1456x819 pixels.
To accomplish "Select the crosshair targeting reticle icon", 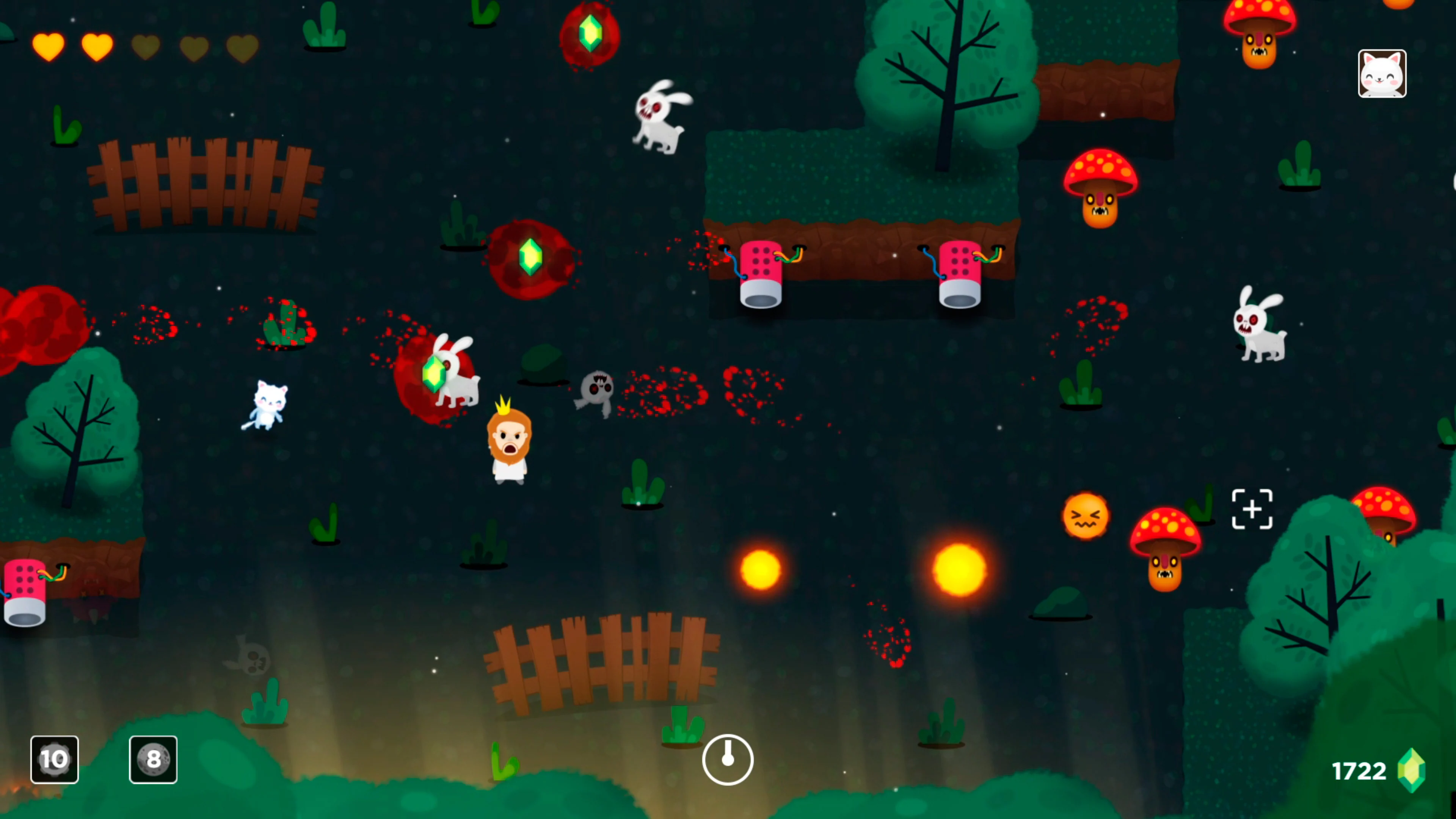I will pyautogui.click(x=1252, y=509).
